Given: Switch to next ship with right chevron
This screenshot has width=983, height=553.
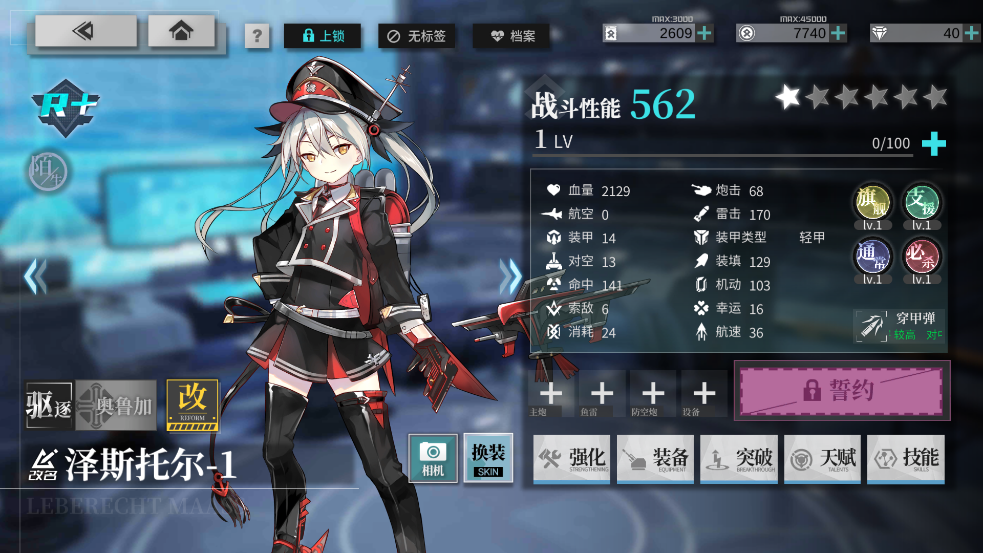Looking at the screenshot, I should 511,276.
